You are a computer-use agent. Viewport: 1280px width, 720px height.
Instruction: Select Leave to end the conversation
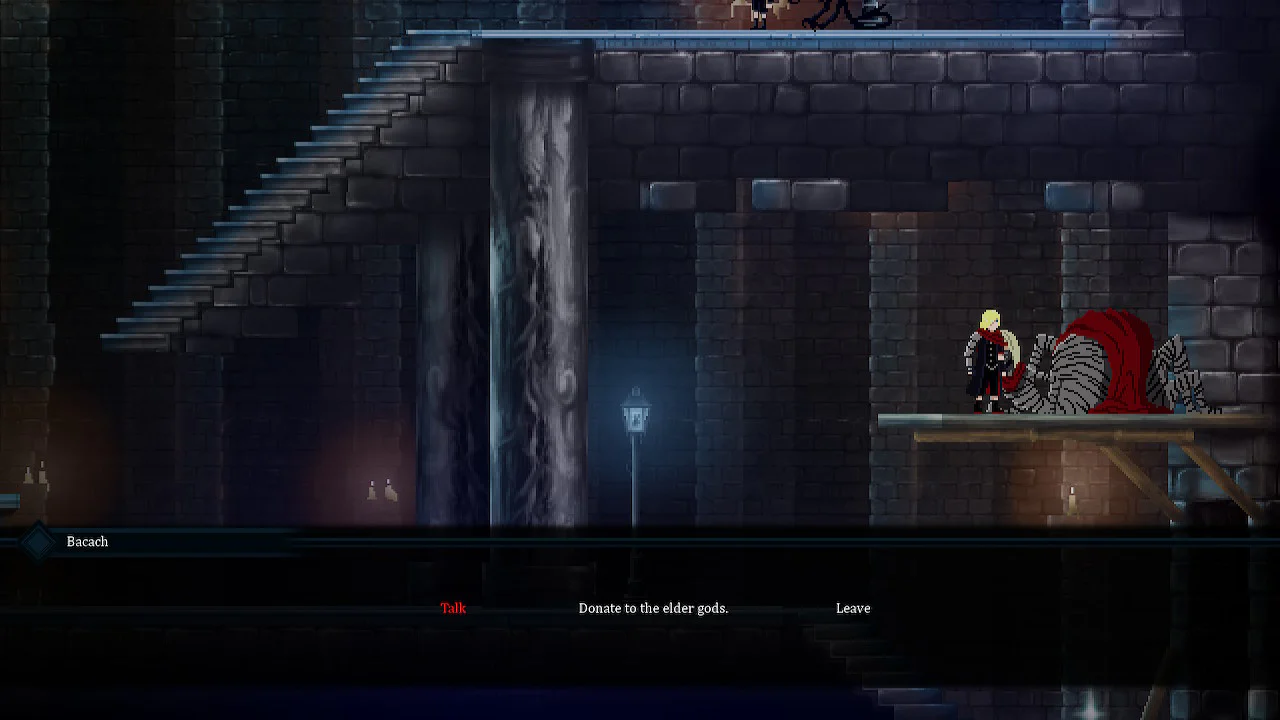(x=853, y=607)
